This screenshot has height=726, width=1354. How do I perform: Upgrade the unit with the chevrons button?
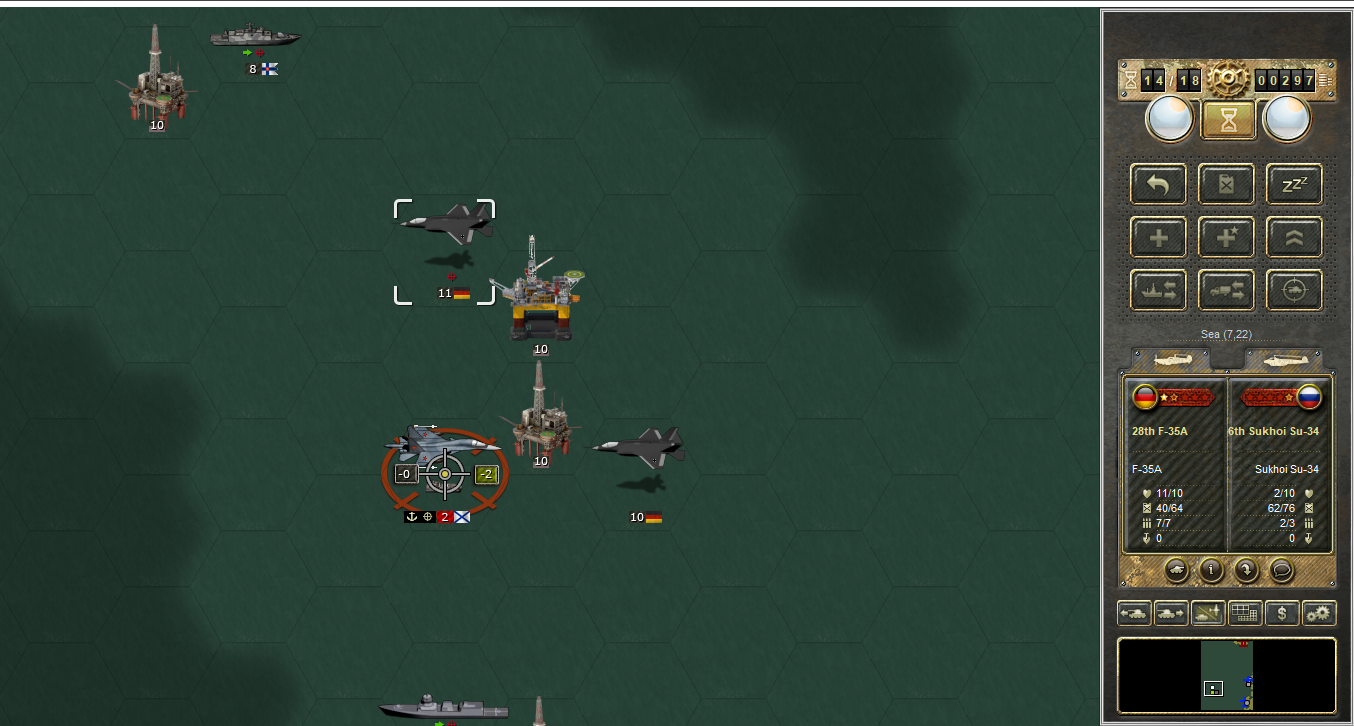point(1294,237)
